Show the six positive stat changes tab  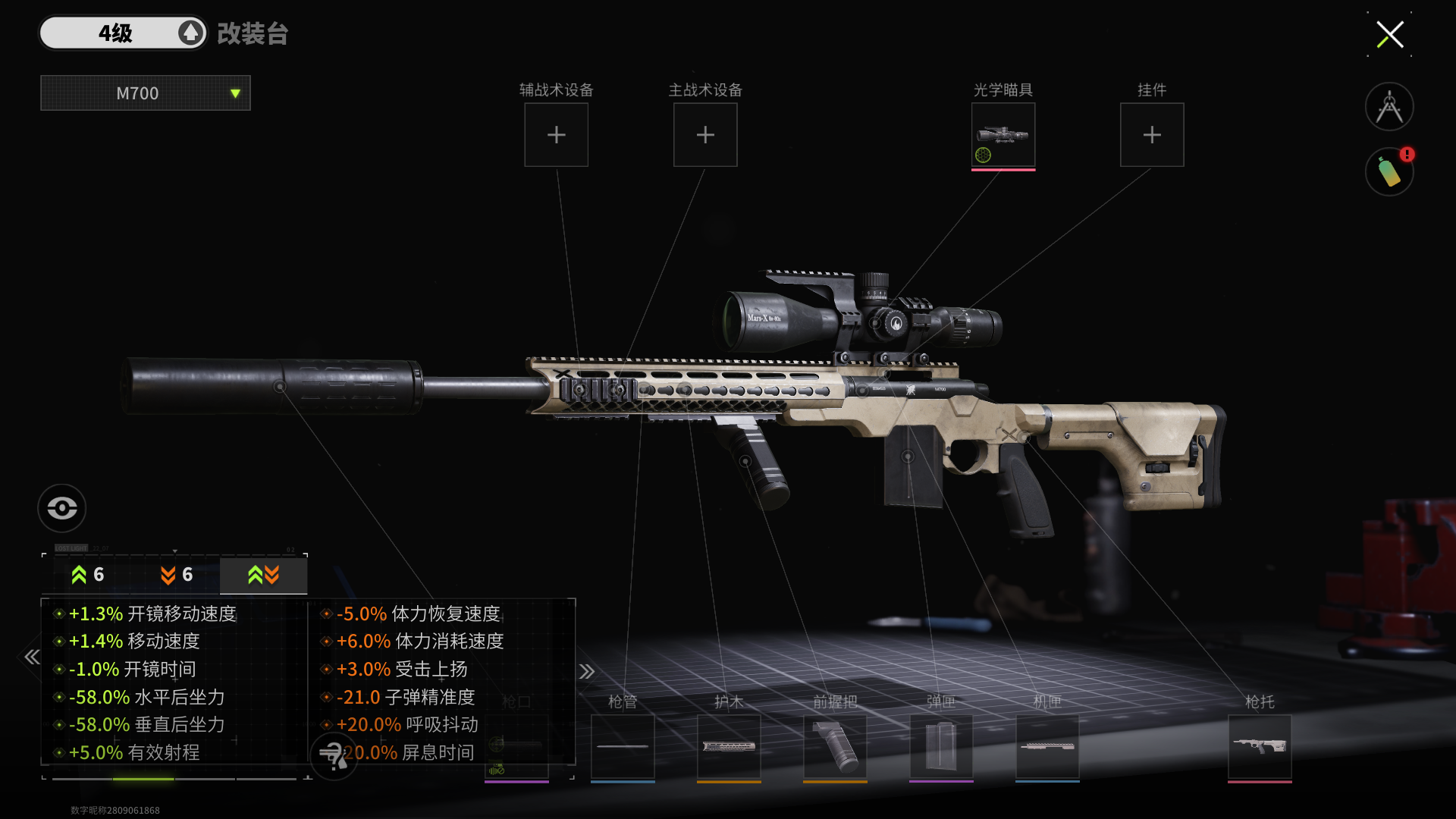tap(87, 575)
